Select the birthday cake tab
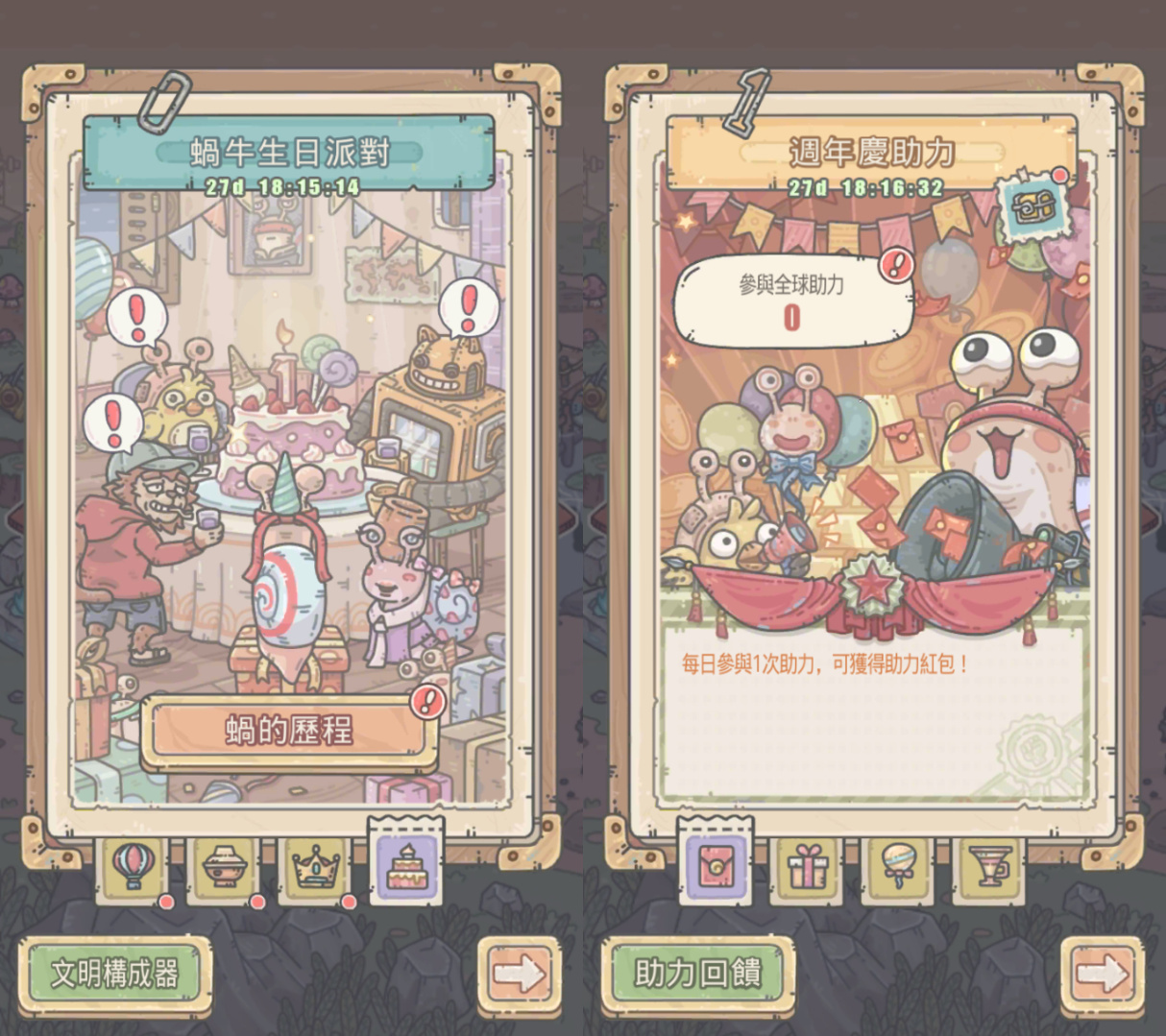 pos(405,864)
